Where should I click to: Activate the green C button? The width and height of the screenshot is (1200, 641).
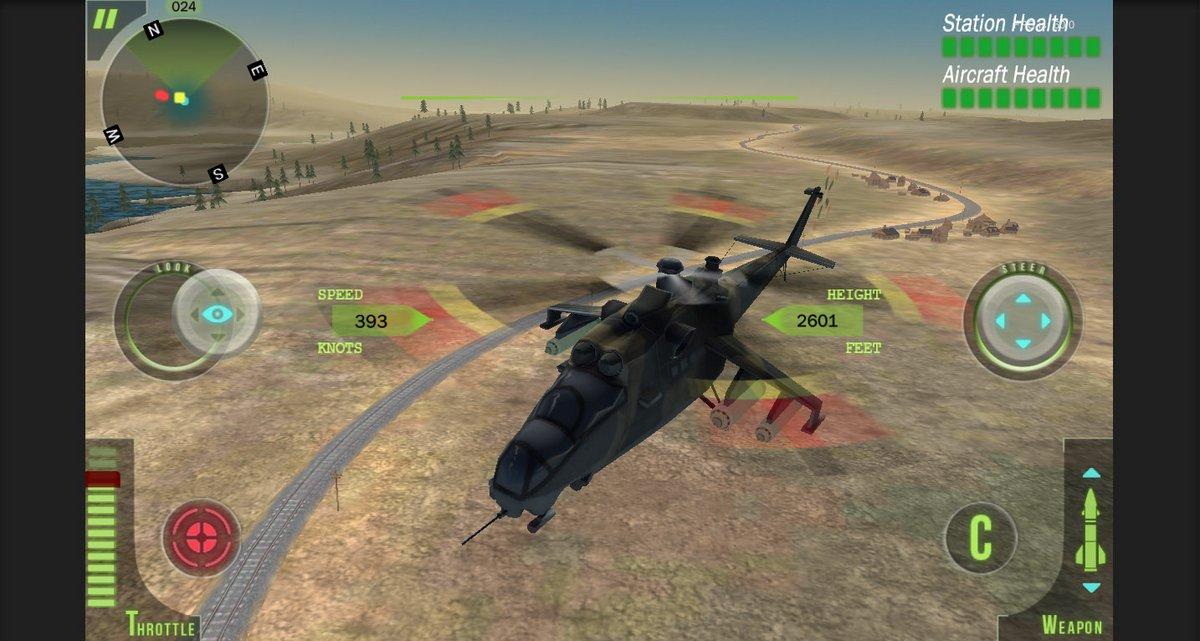click(x=981, y=538)
